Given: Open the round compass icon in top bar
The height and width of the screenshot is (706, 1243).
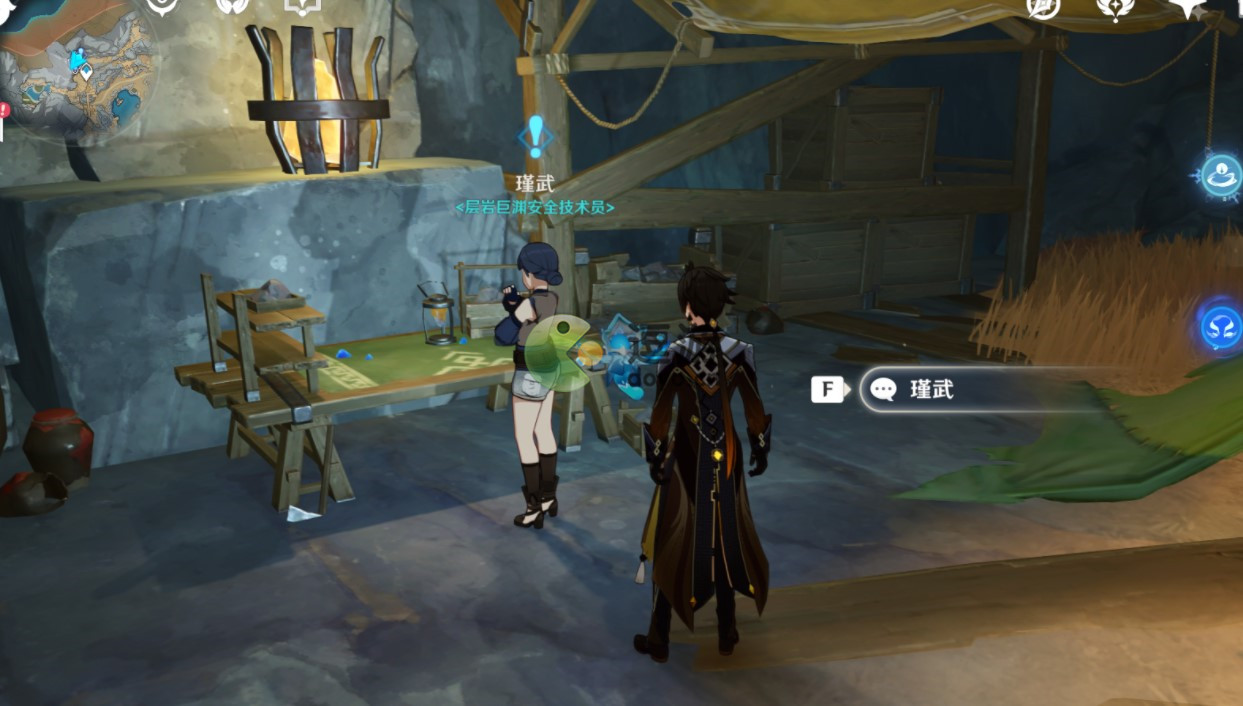Looking at the screenshot, I should pos(1043,7).
